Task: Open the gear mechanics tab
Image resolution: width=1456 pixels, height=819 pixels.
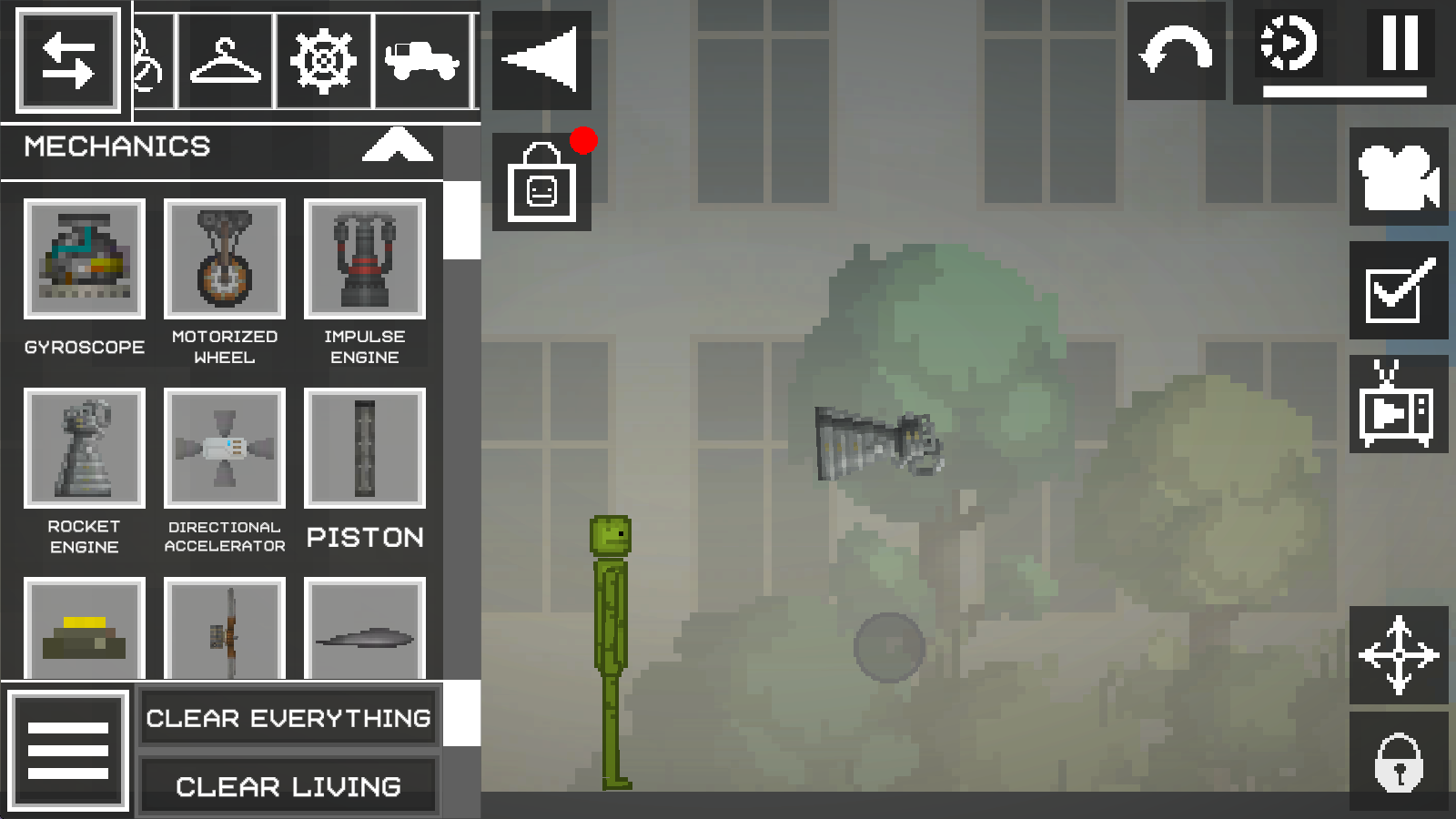Action: point(323,62)
